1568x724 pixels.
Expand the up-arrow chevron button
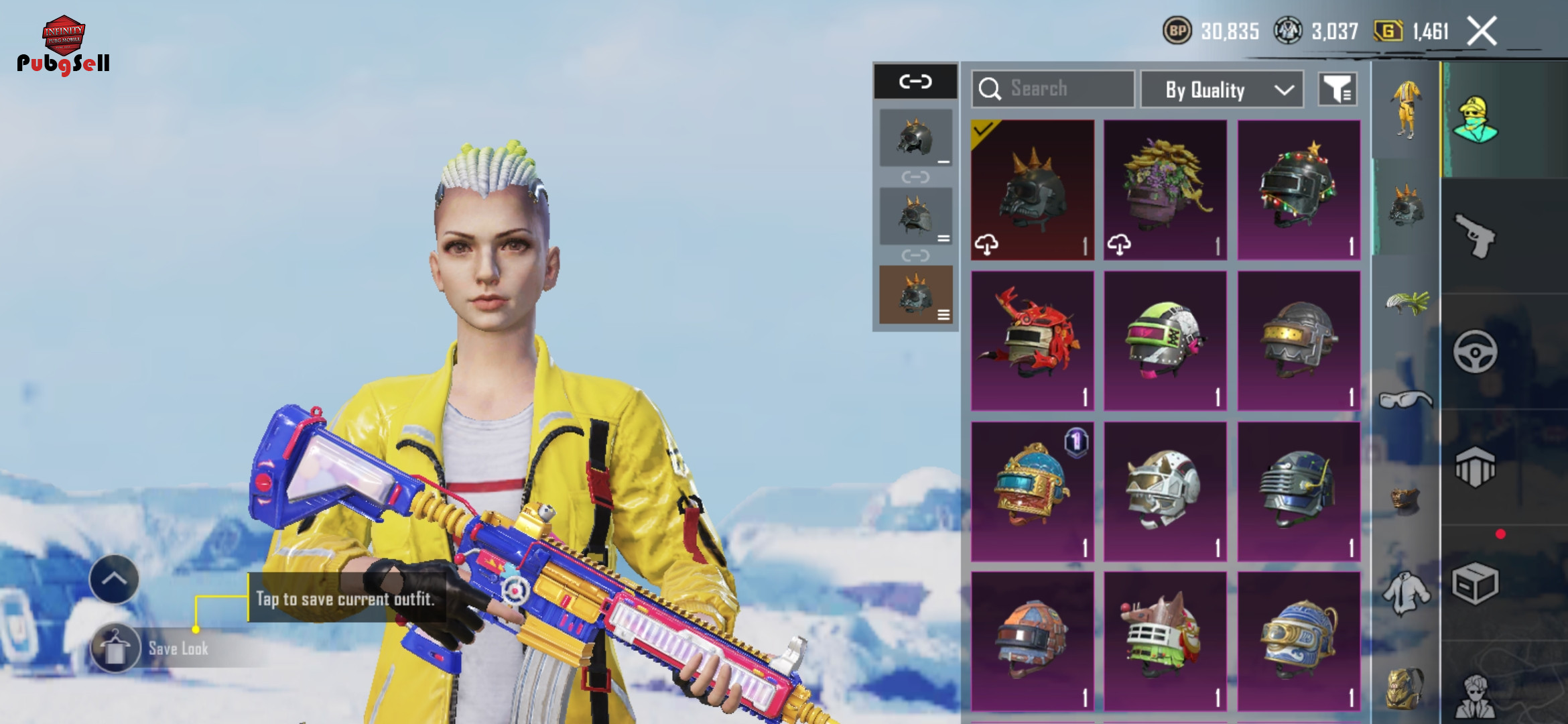tap(114, 579)
